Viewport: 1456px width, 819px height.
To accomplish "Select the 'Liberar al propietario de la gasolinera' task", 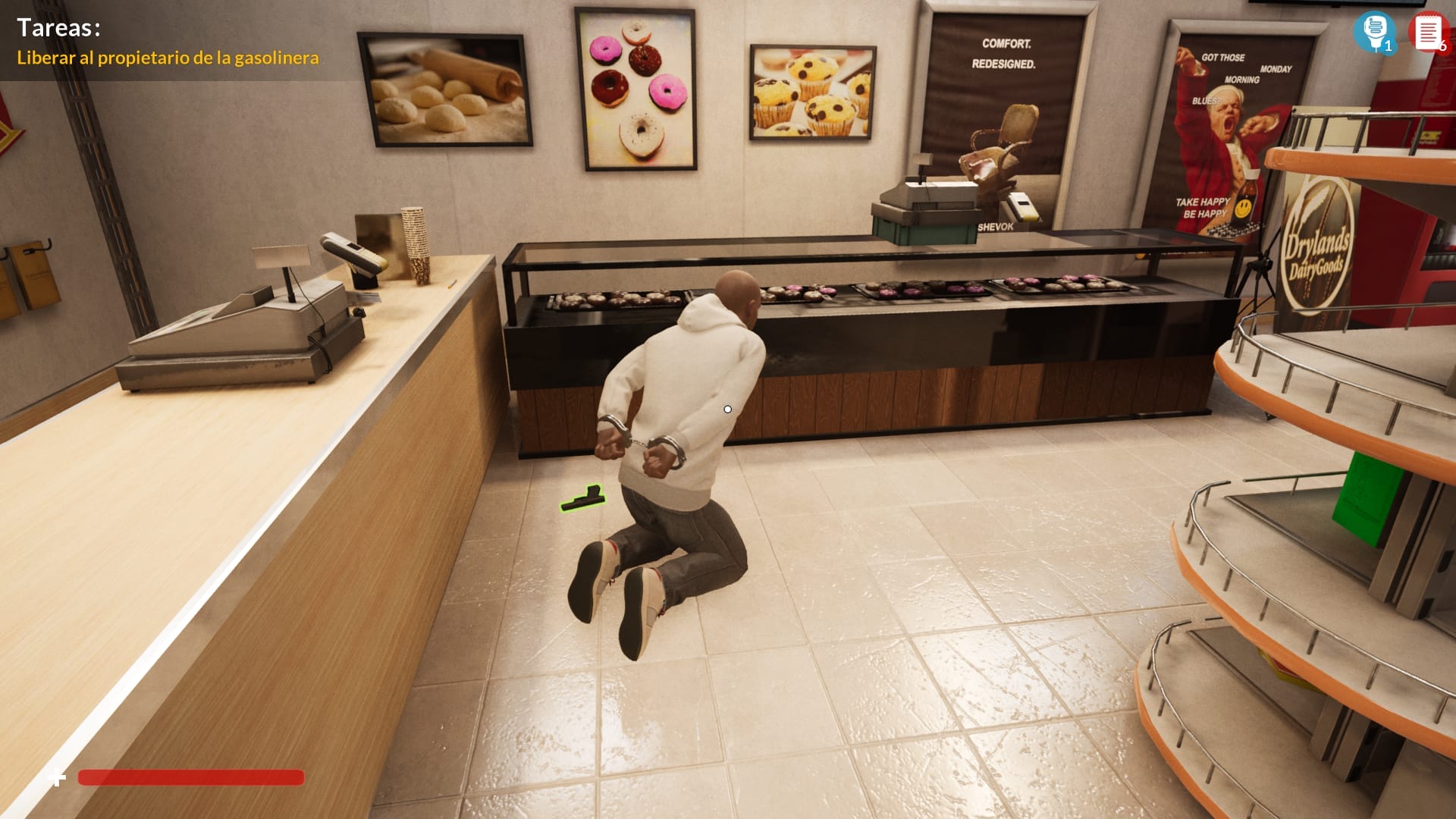I will click(x=168, y=58).
